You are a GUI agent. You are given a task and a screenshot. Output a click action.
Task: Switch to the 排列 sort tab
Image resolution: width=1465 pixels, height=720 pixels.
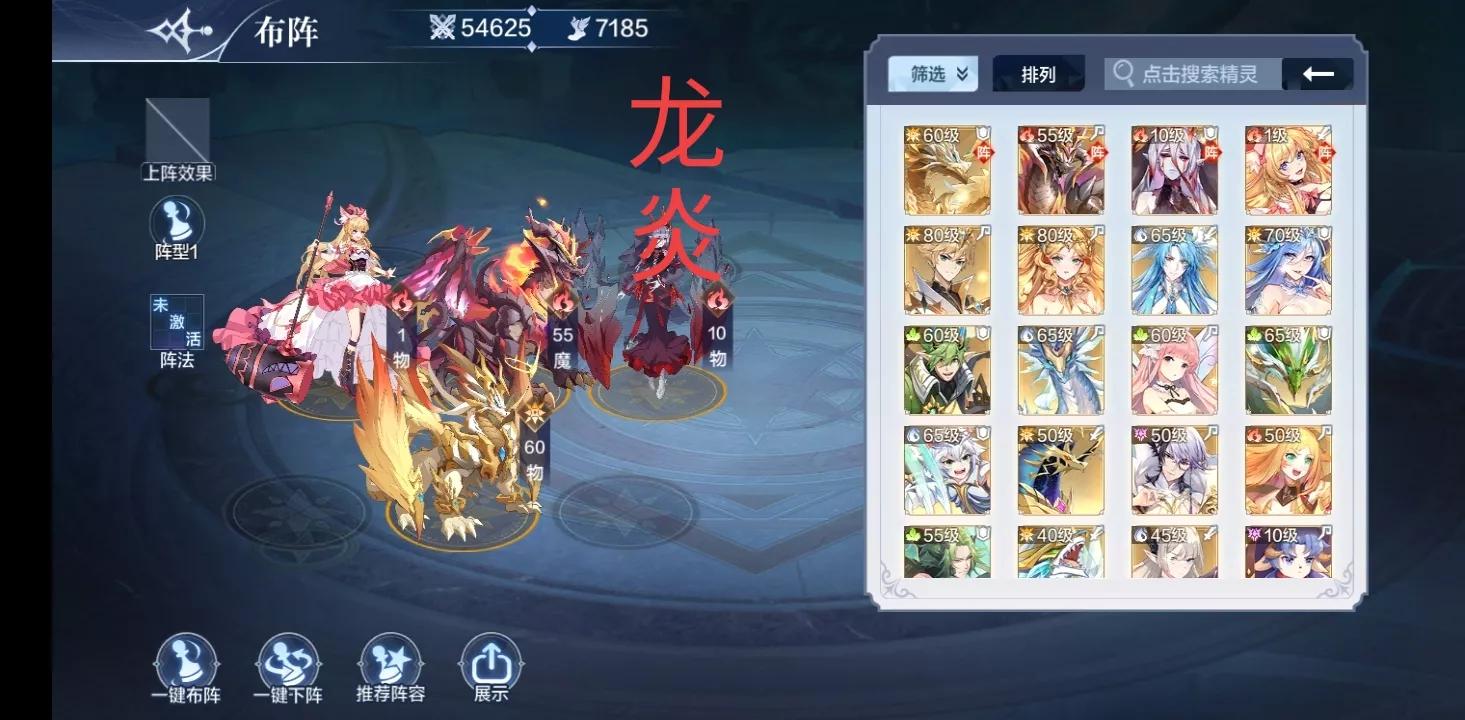[x=1037, y=71]
